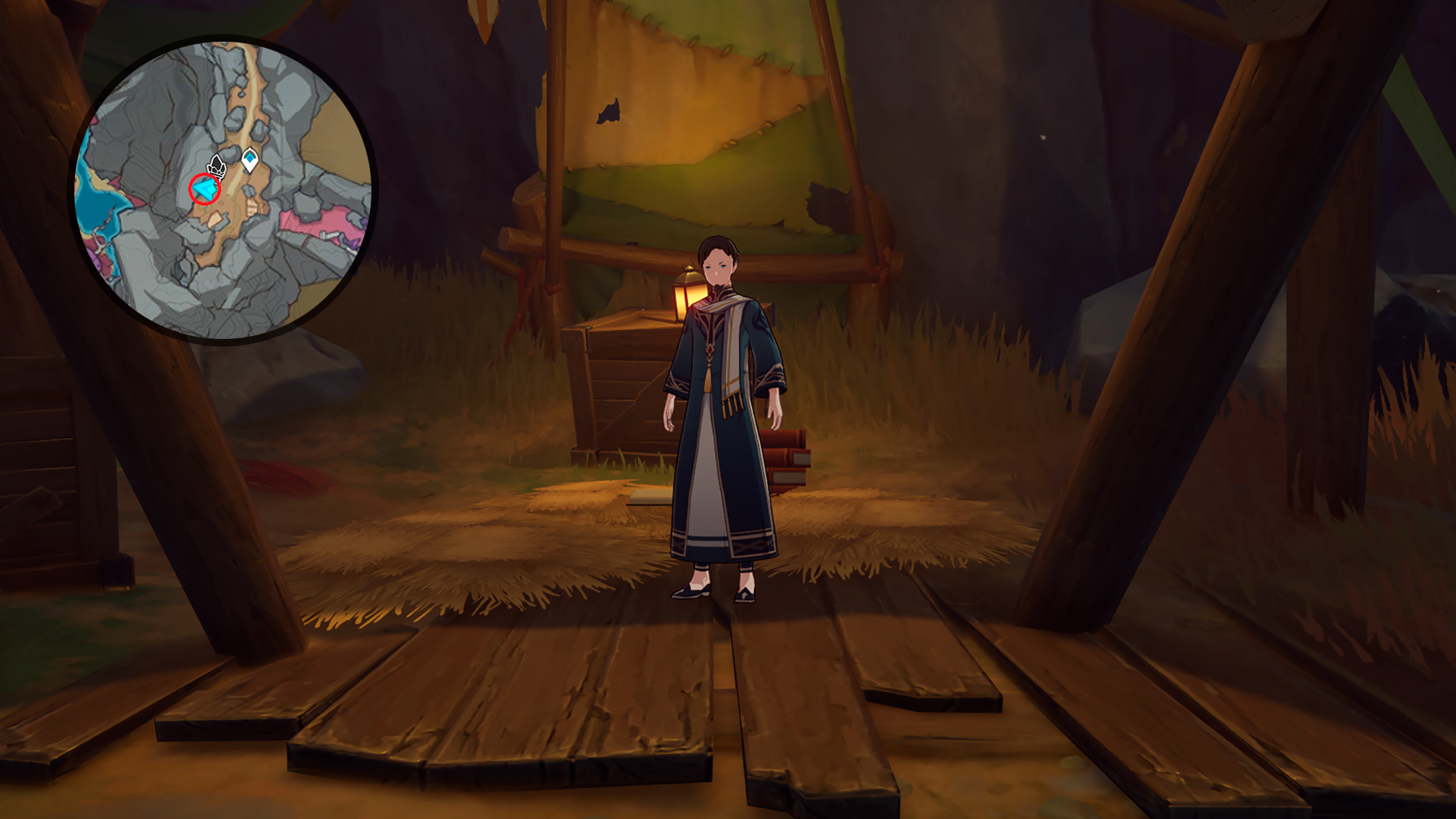Click the white teleport waypoint pin on minimap

(x=249, y=159)
